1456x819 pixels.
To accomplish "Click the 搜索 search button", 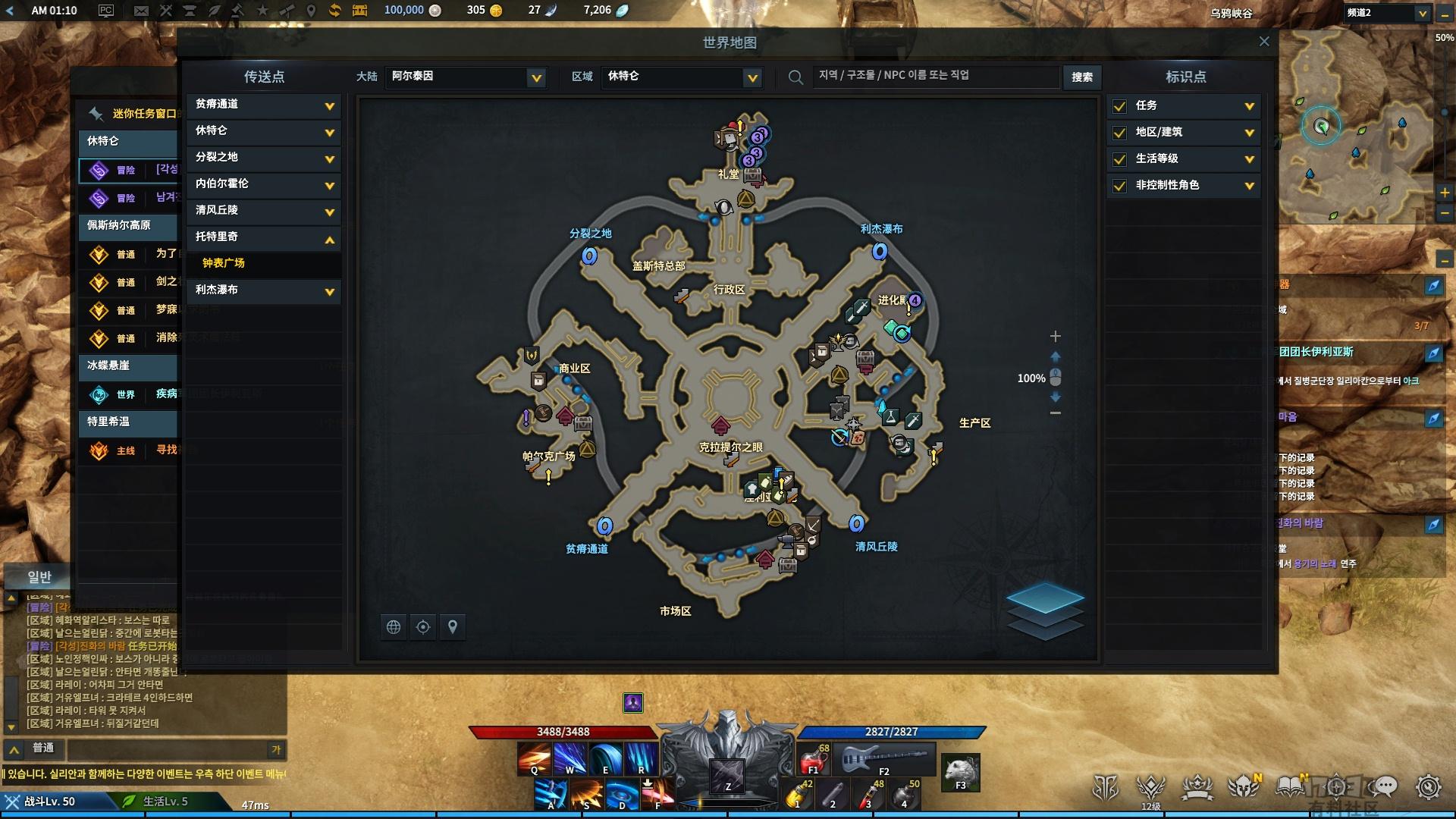I will 1082,77.
